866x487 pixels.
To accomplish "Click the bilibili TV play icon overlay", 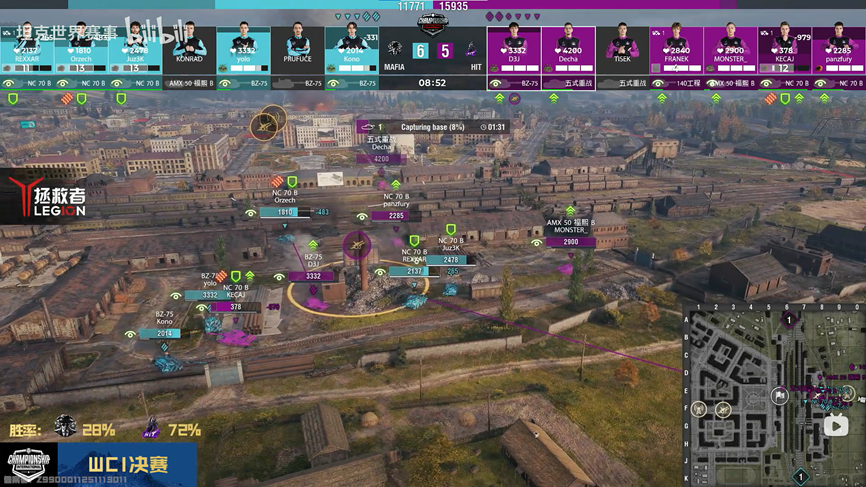I will coord(836,427).
